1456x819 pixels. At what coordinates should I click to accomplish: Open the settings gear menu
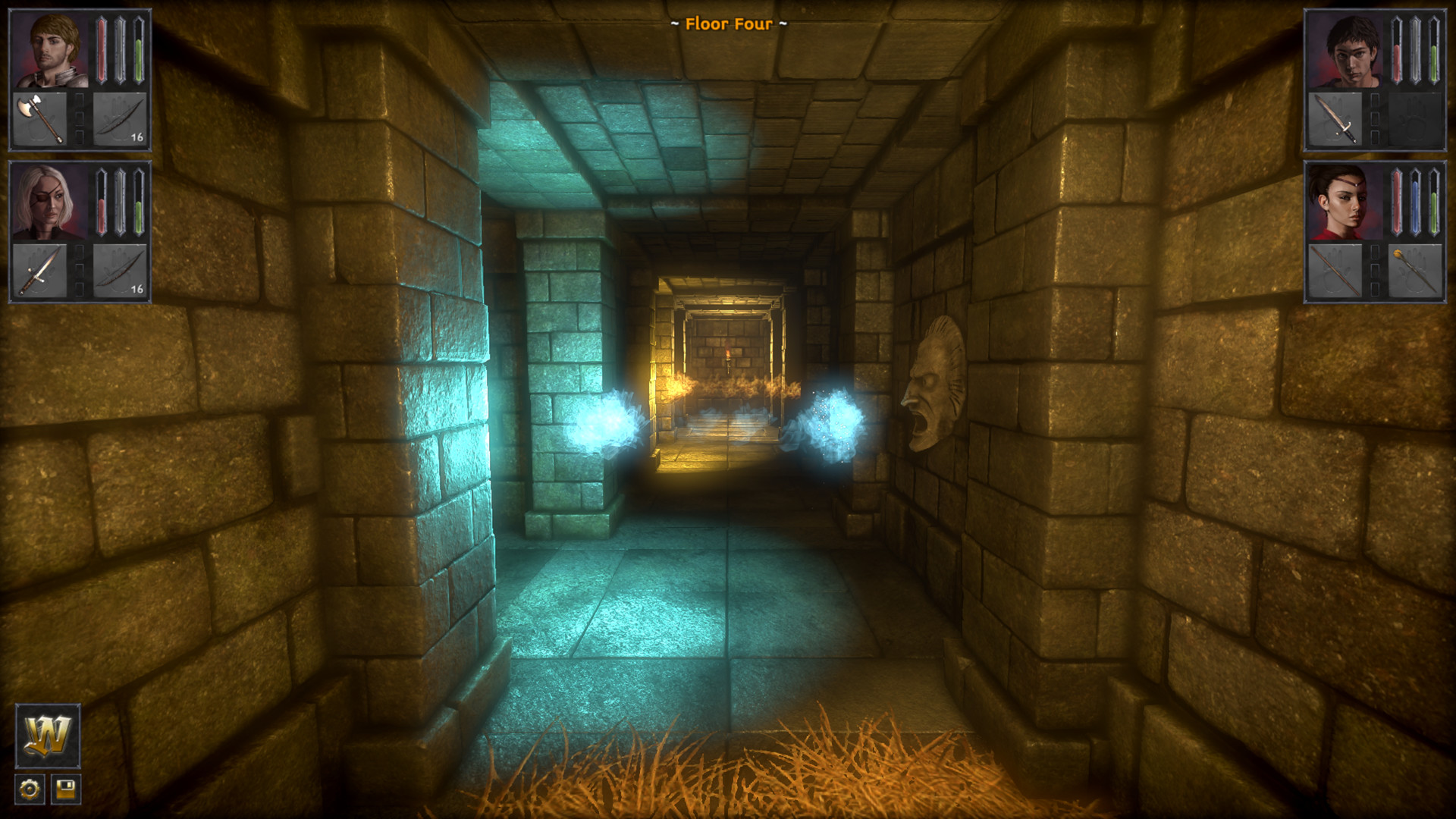[x=29, y=789]
